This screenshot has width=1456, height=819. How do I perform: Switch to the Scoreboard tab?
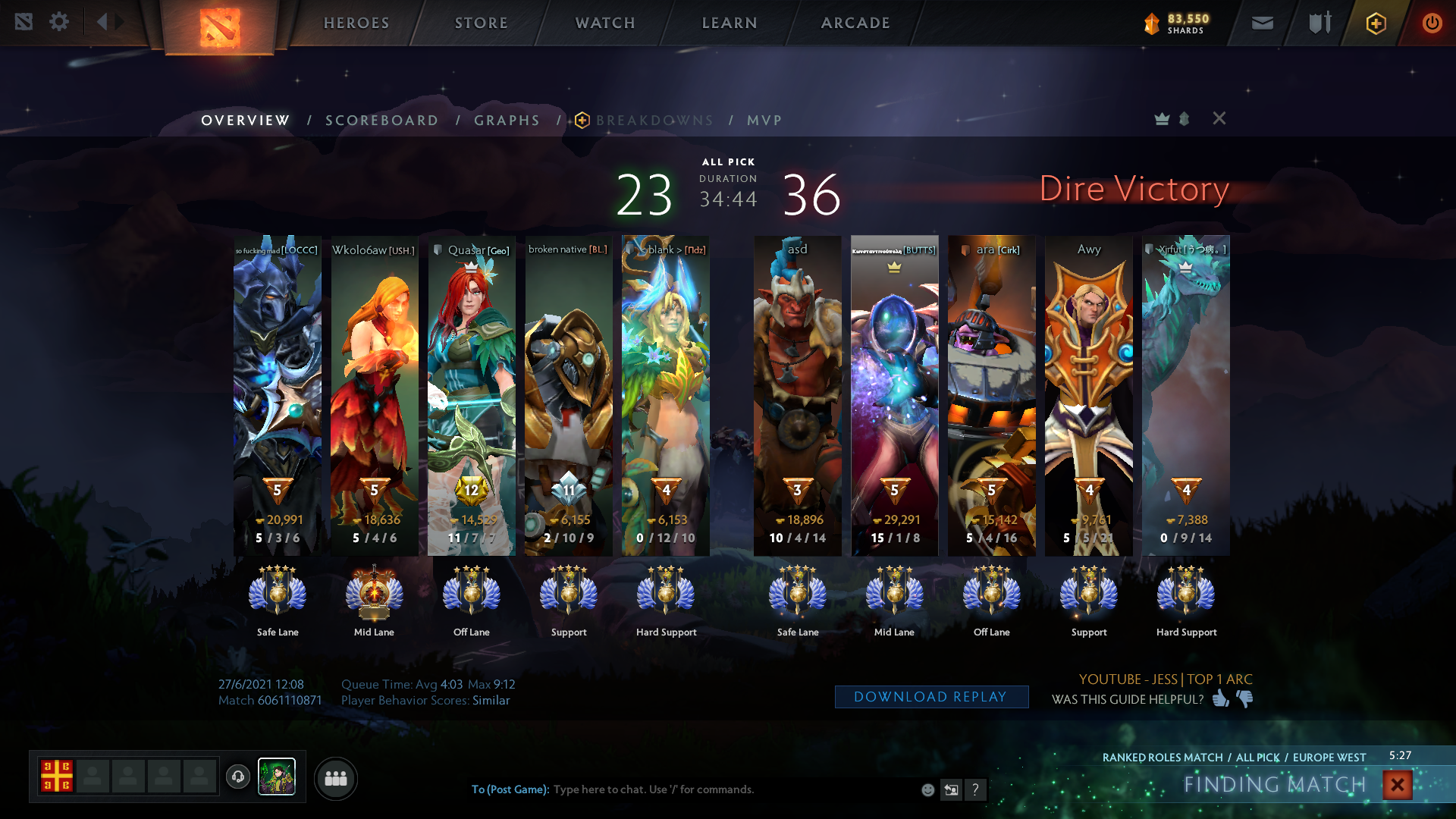tap(381, 121)
